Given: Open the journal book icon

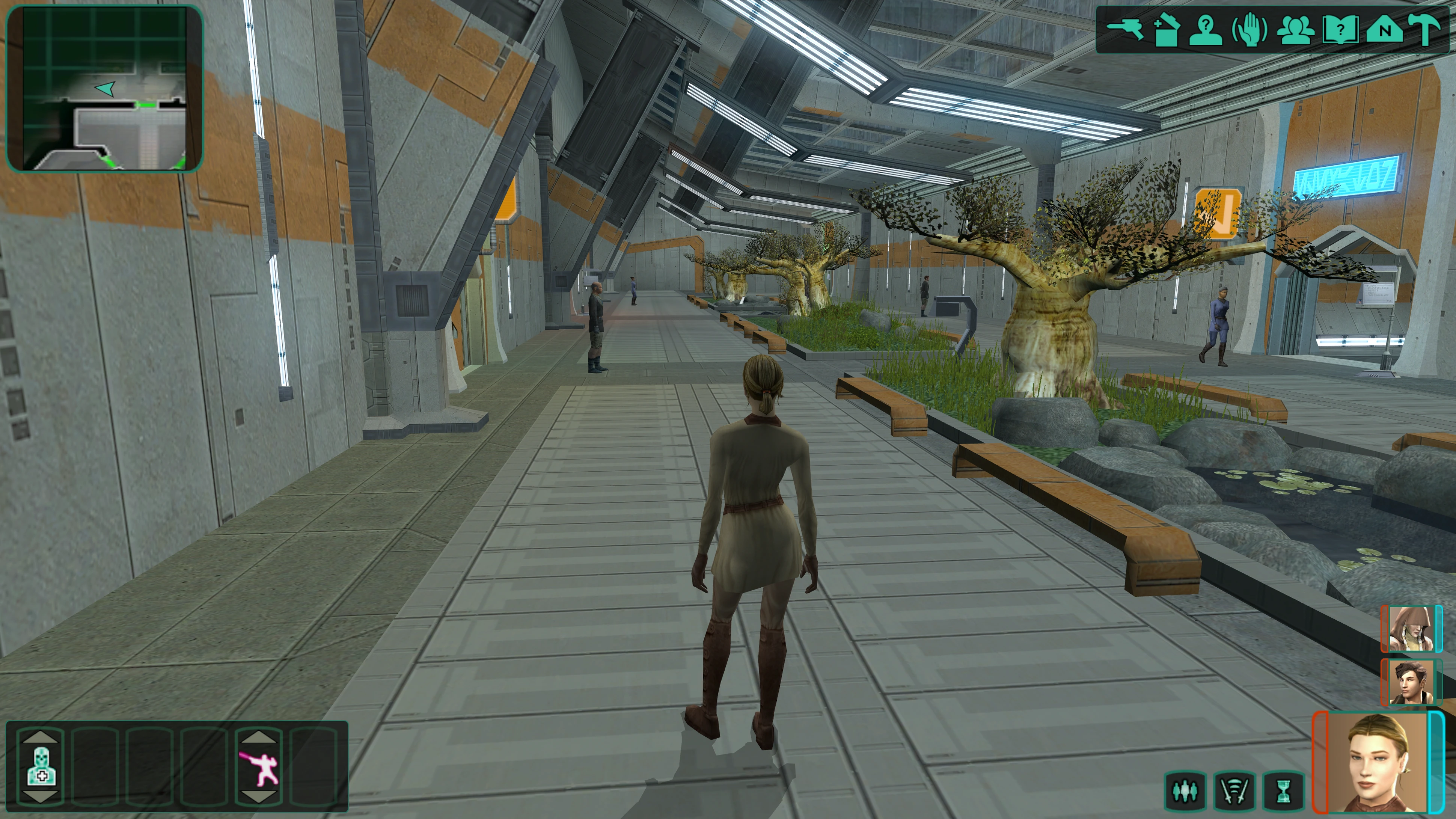Looking at the screenshot, I should pyautogui.click(x=1340, y=30).
